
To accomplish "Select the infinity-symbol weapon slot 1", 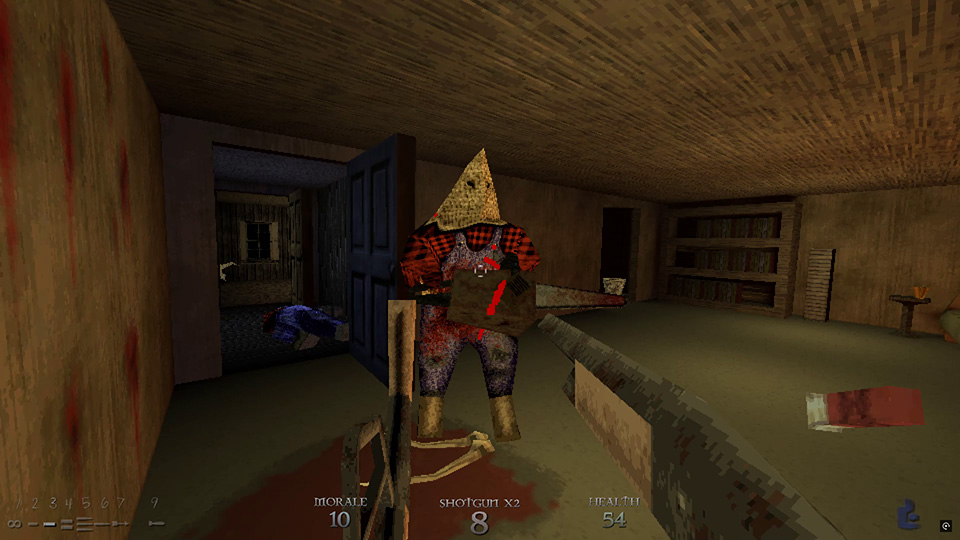I will [x=14, y=523].
